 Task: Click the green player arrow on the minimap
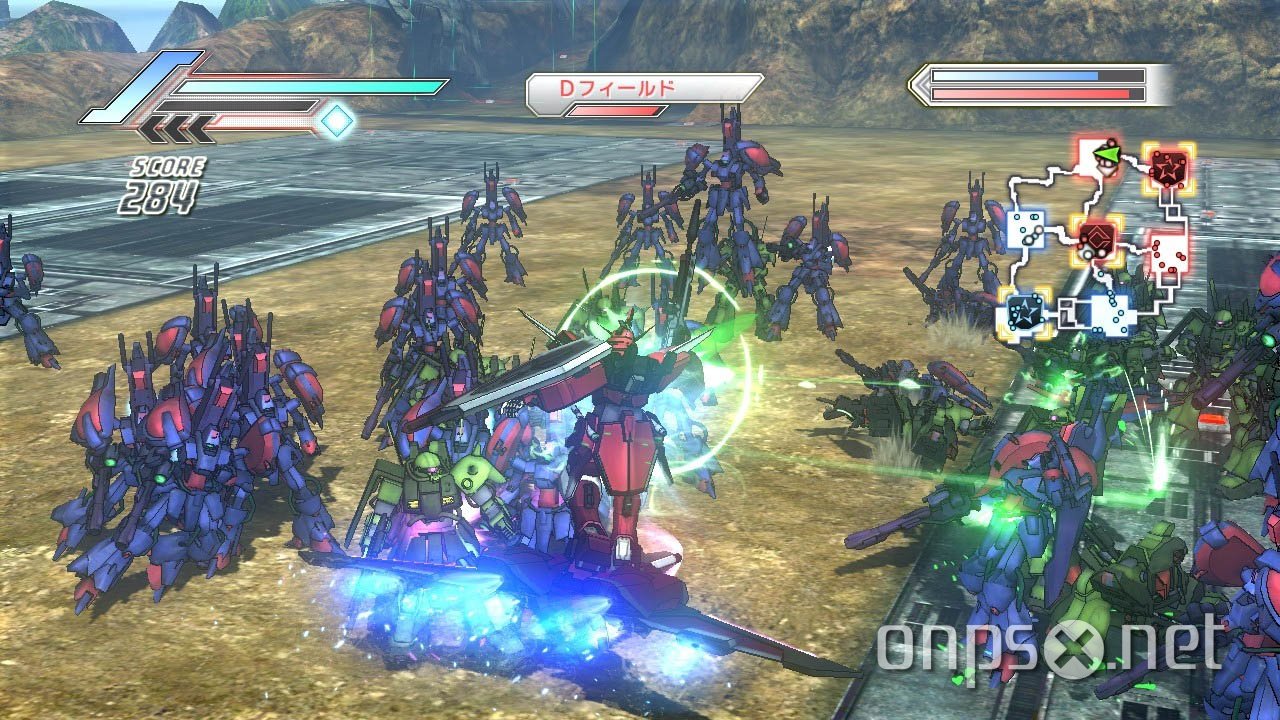[x=1108, y=155]
